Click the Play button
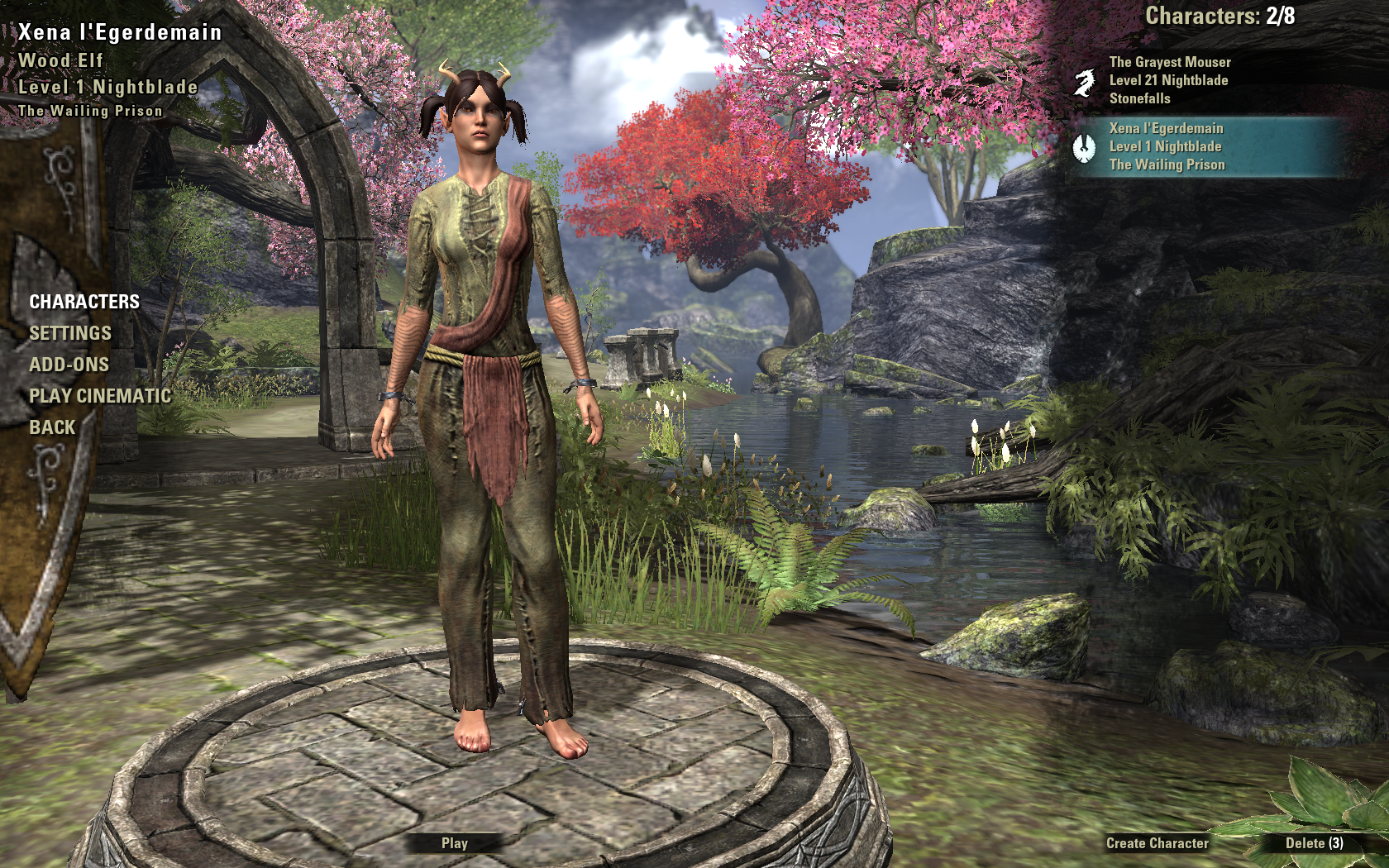 [455, 843]
